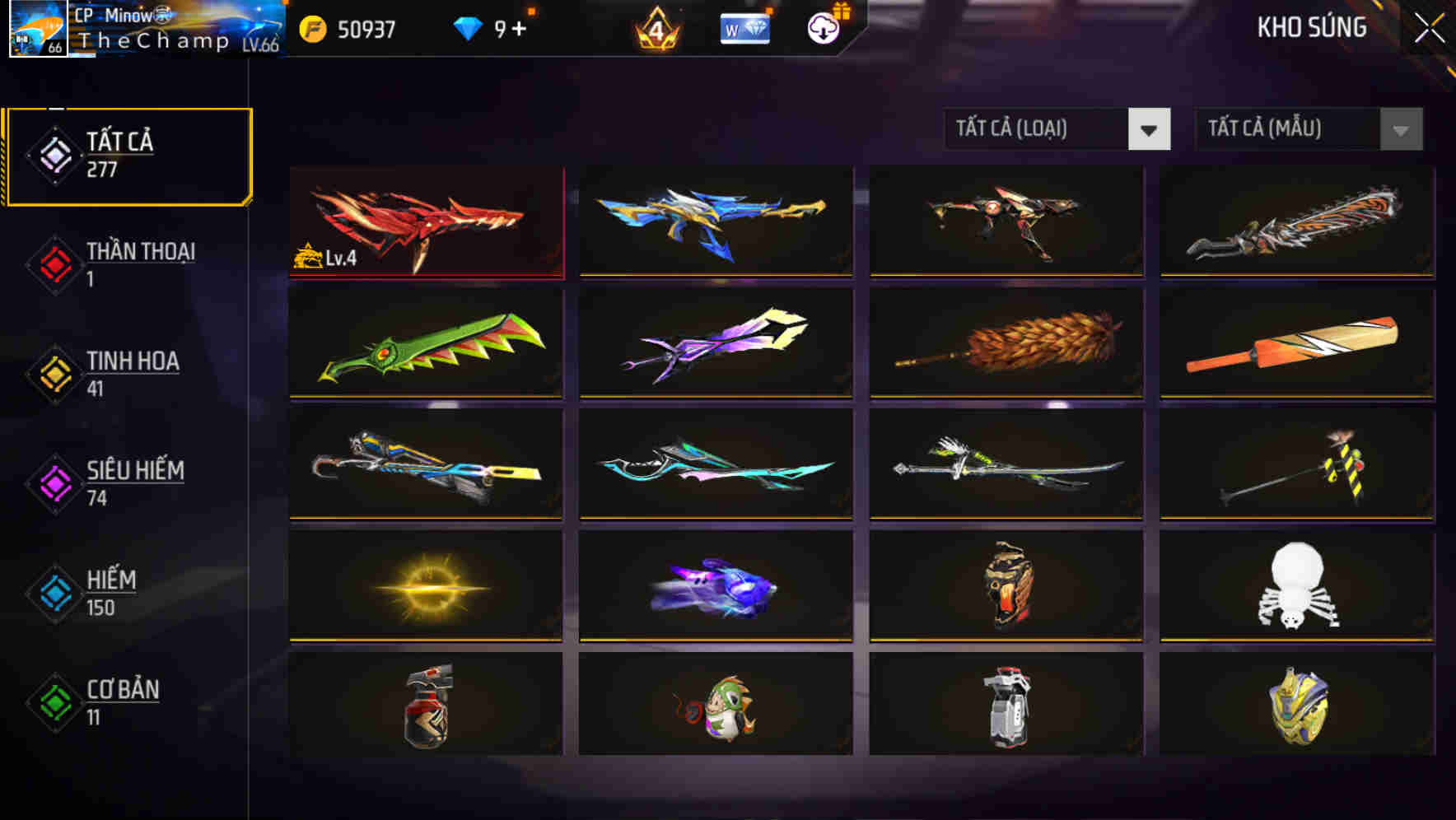Select the green saw-blade sword skin
Image resolution: width=1456 pixels, height=820 pixels.
point(426,344)
